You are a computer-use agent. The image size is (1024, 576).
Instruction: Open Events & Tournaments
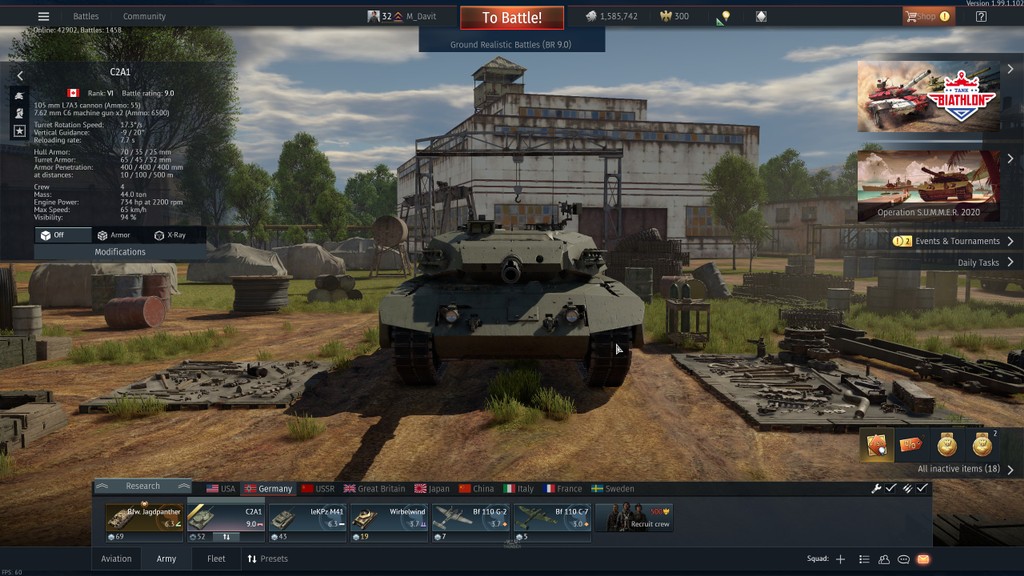(956, 241)
